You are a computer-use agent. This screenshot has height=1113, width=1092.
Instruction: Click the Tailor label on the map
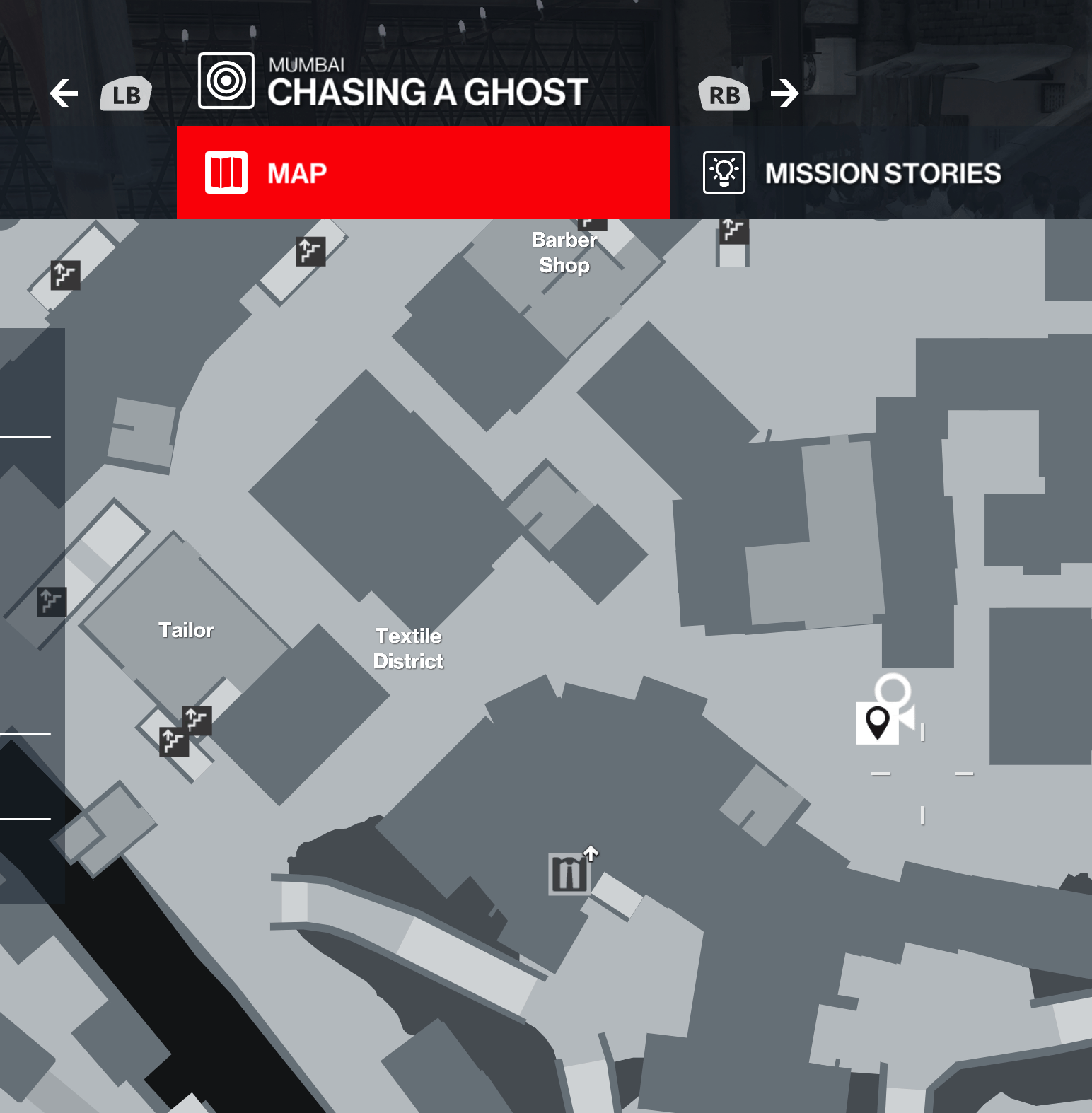(x=187, y=629)
